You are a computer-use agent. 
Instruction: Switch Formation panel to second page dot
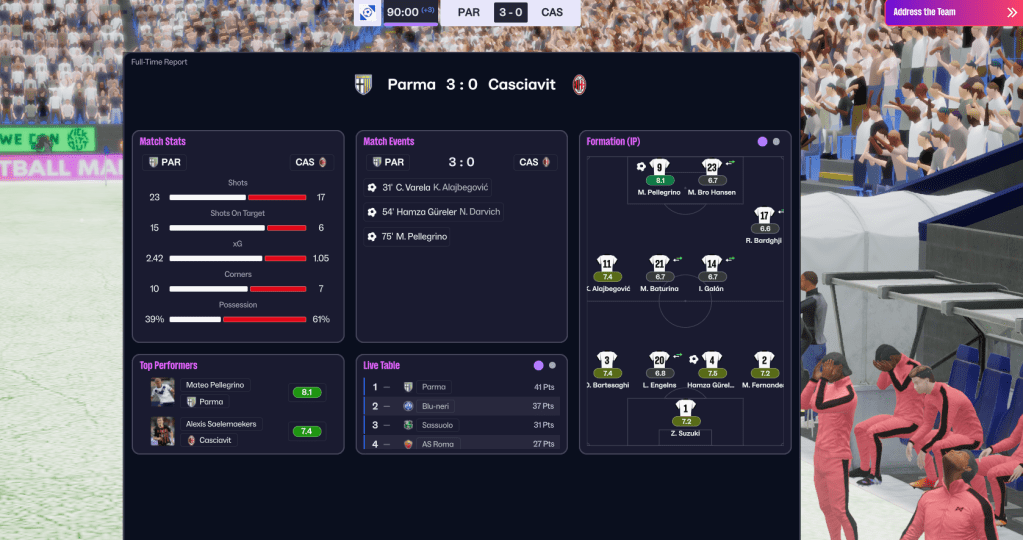tap(777, 142)
